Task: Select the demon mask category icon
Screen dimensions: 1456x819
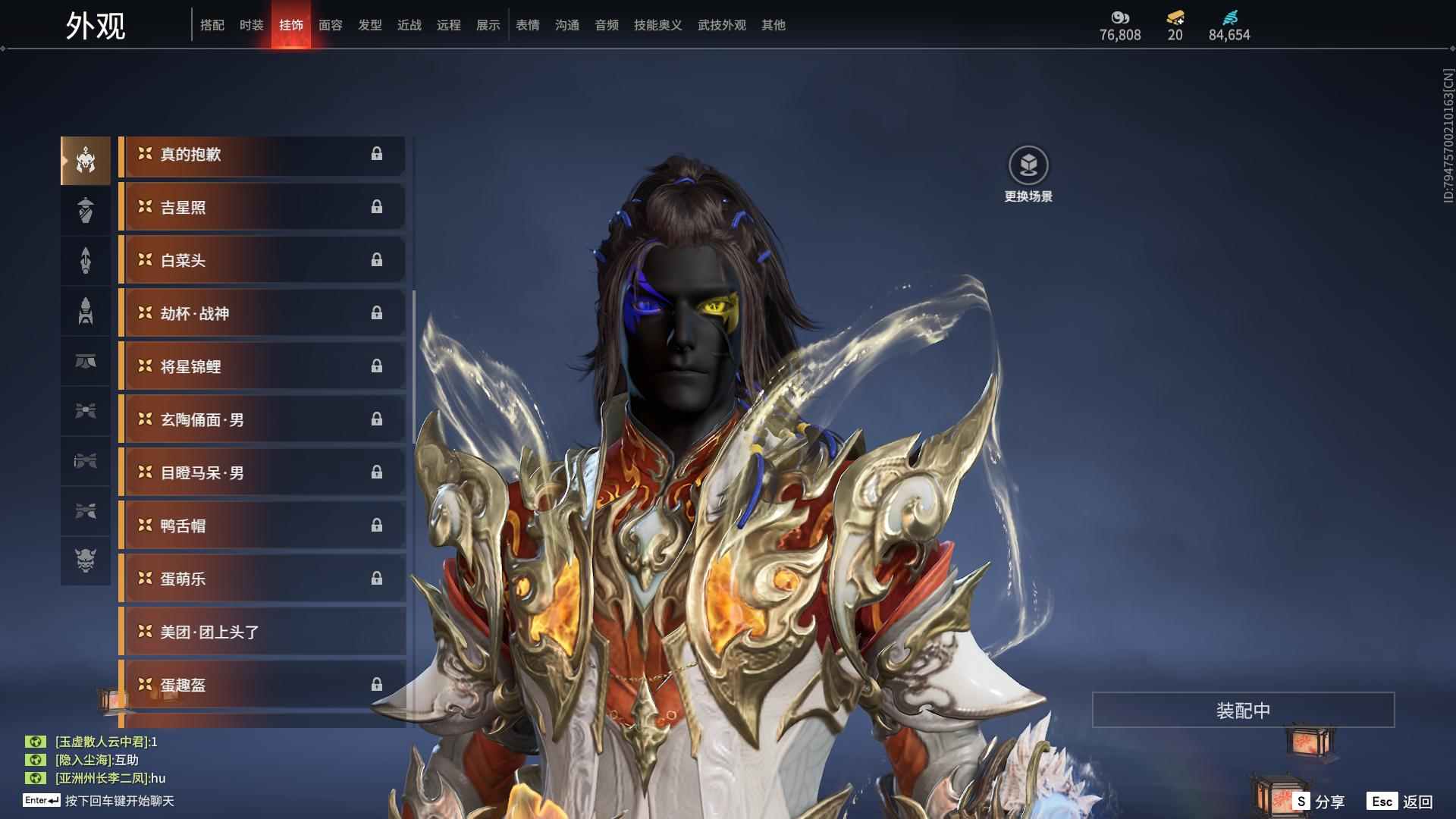Action: pos(86,560)
